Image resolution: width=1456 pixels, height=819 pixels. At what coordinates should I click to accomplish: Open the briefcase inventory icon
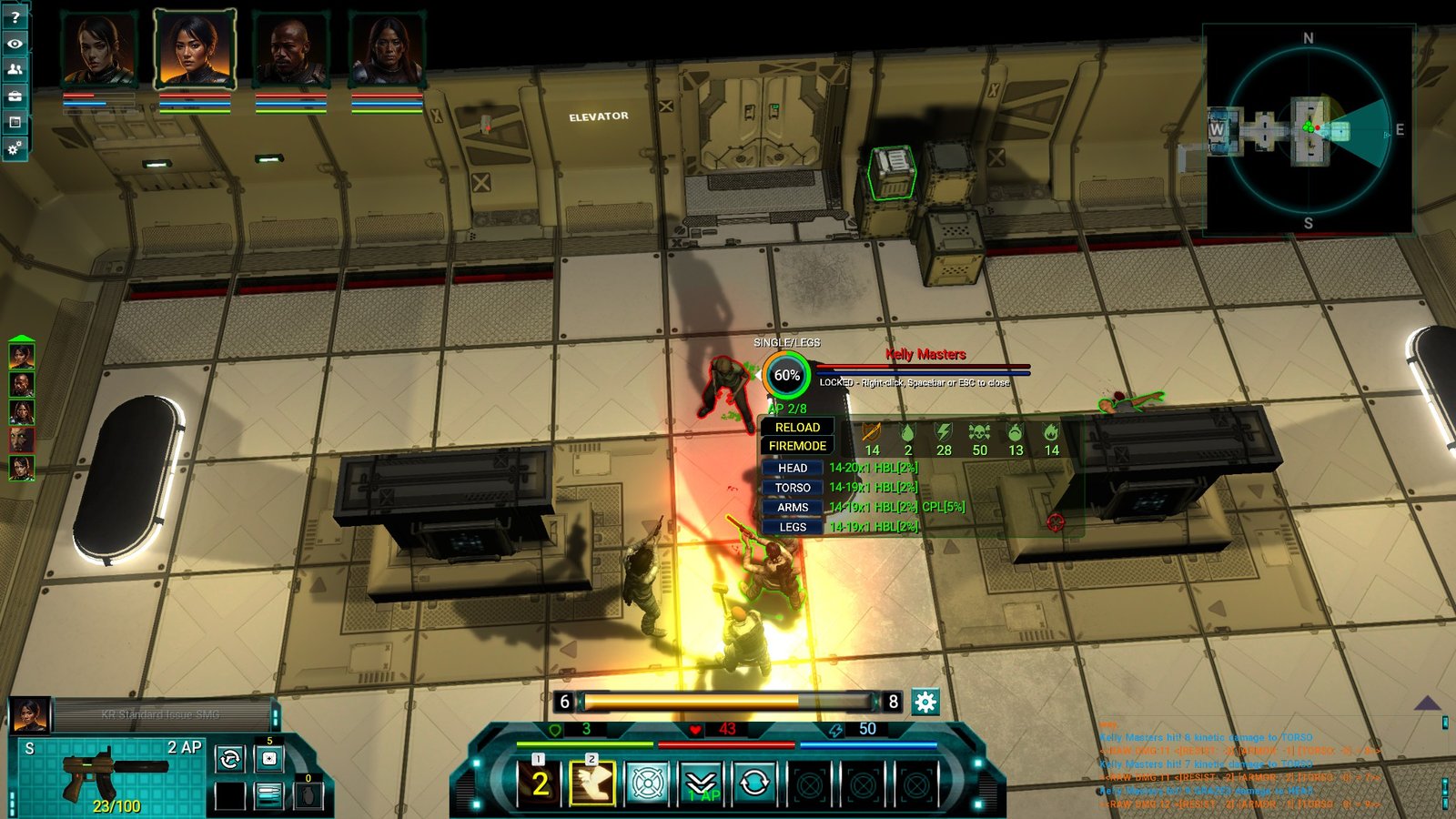tap(15, 96)
